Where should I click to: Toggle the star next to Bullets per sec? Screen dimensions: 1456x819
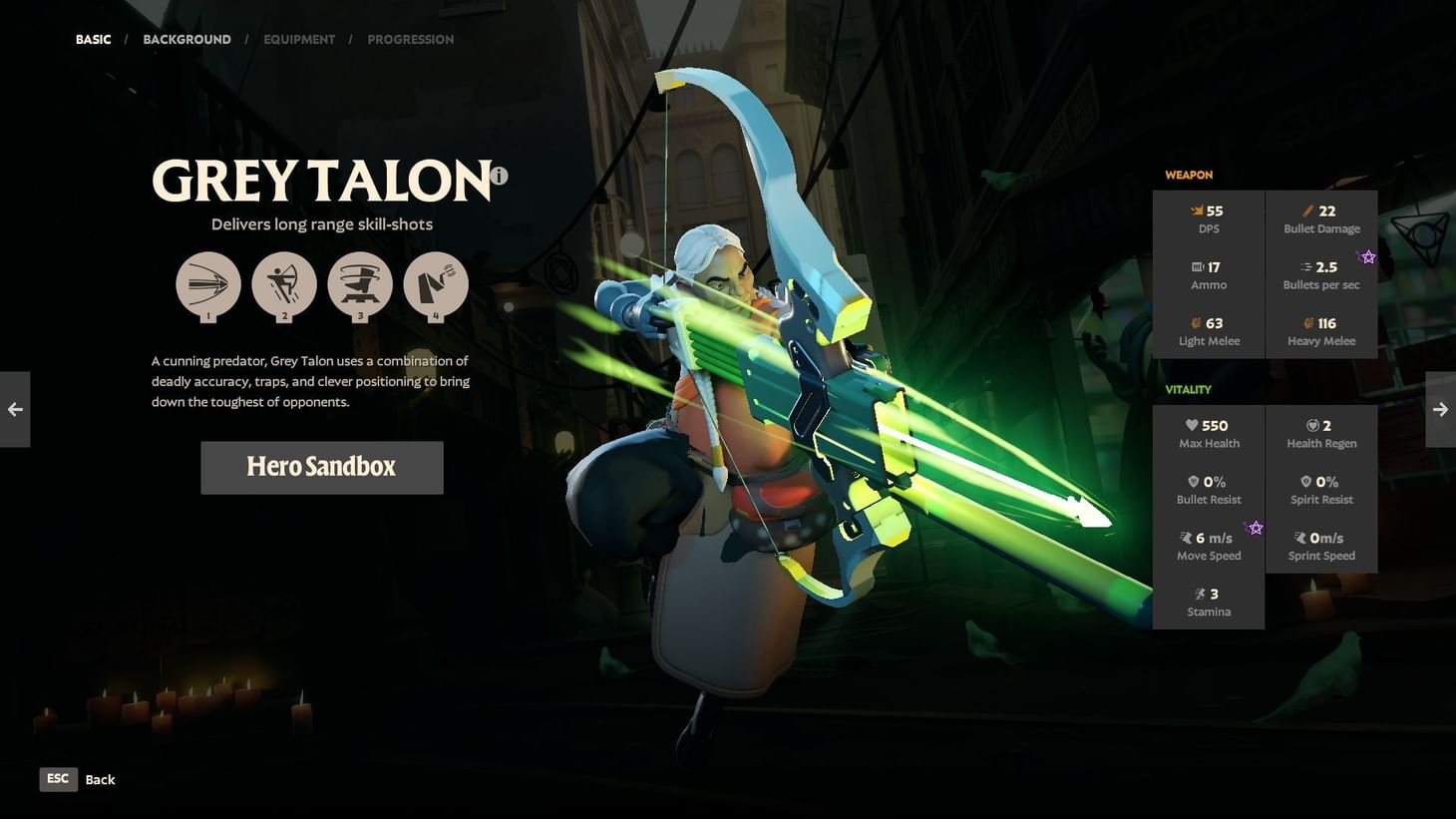[1368, 256]
